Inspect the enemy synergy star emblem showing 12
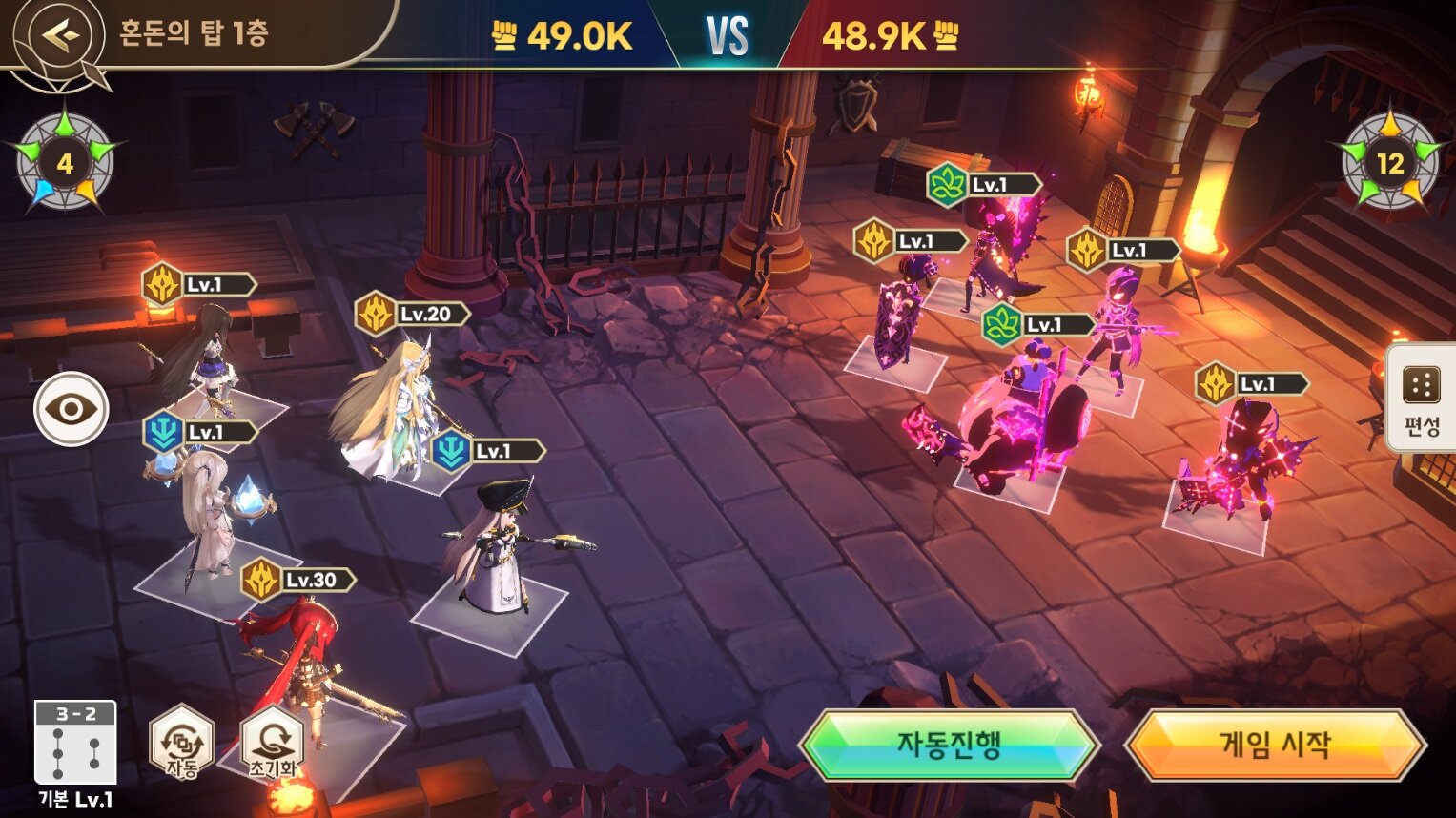Image resolution: width=1456 pixels, height=818 pixels. pos(1389,163)
